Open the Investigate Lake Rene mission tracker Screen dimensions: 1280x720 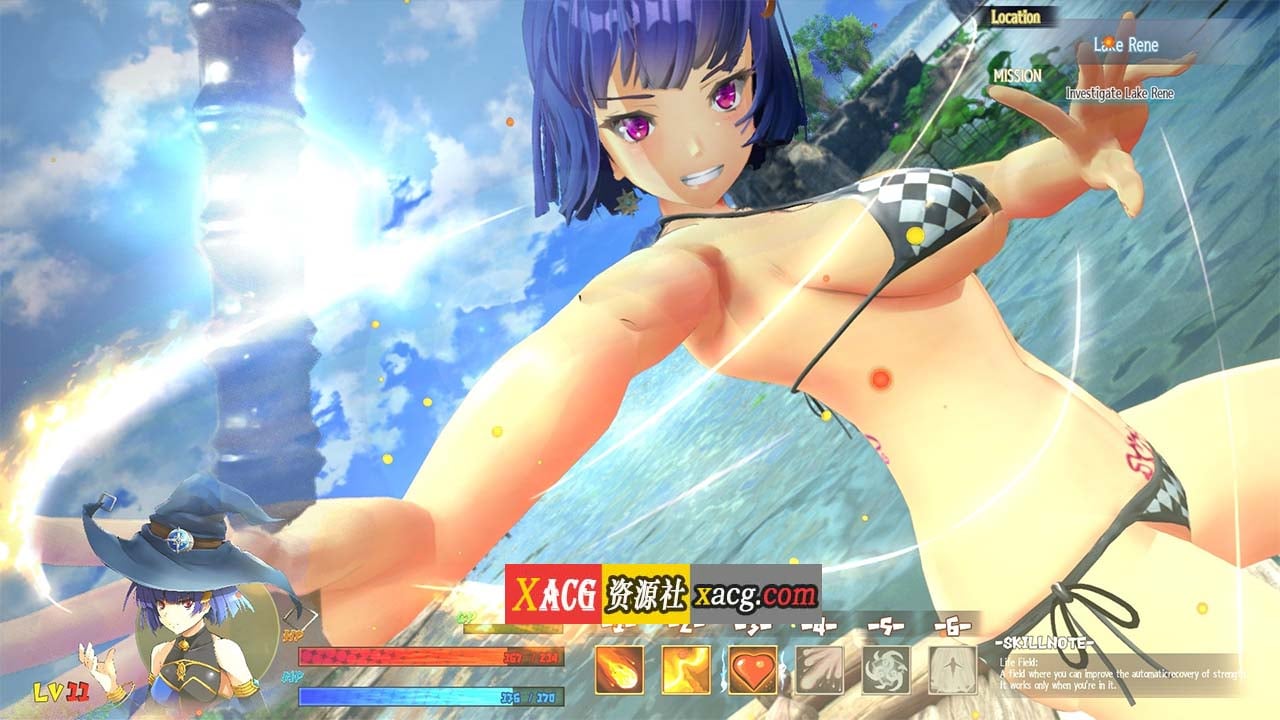[x=1119, y=93]
